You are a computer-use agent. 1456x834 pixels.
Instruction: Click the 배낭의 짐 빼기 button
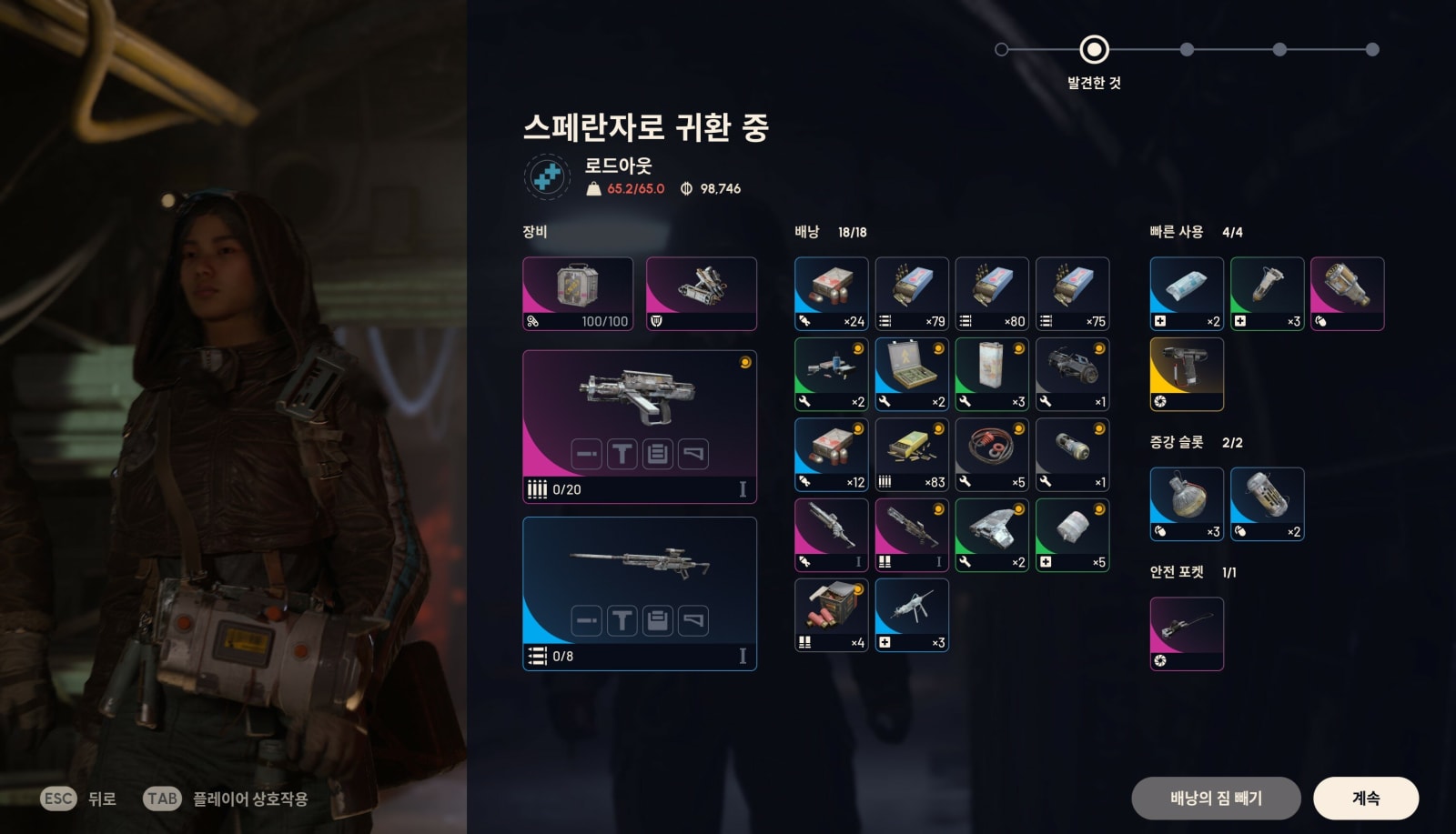(x=1215, y=798)
